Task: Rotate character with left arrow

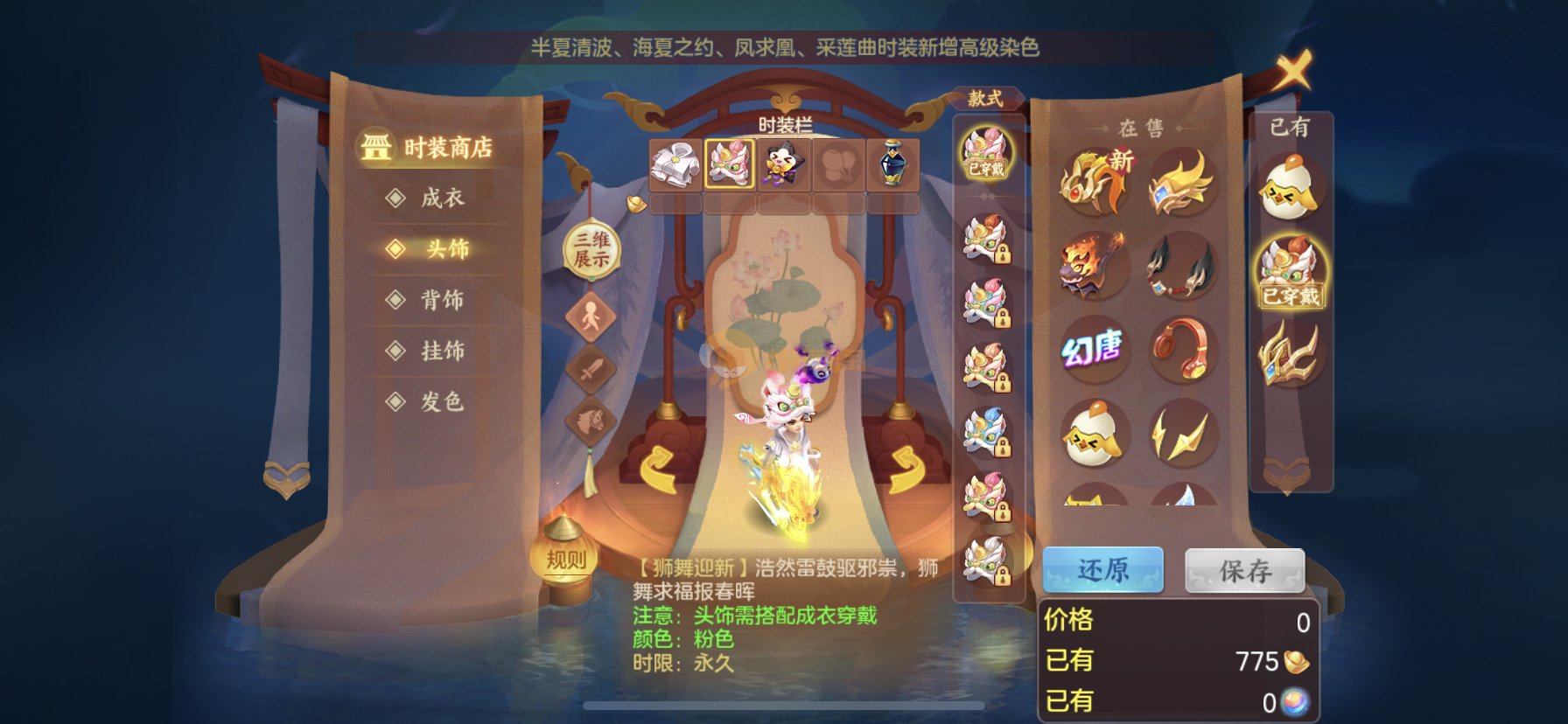Action: (x=657, y=470)
